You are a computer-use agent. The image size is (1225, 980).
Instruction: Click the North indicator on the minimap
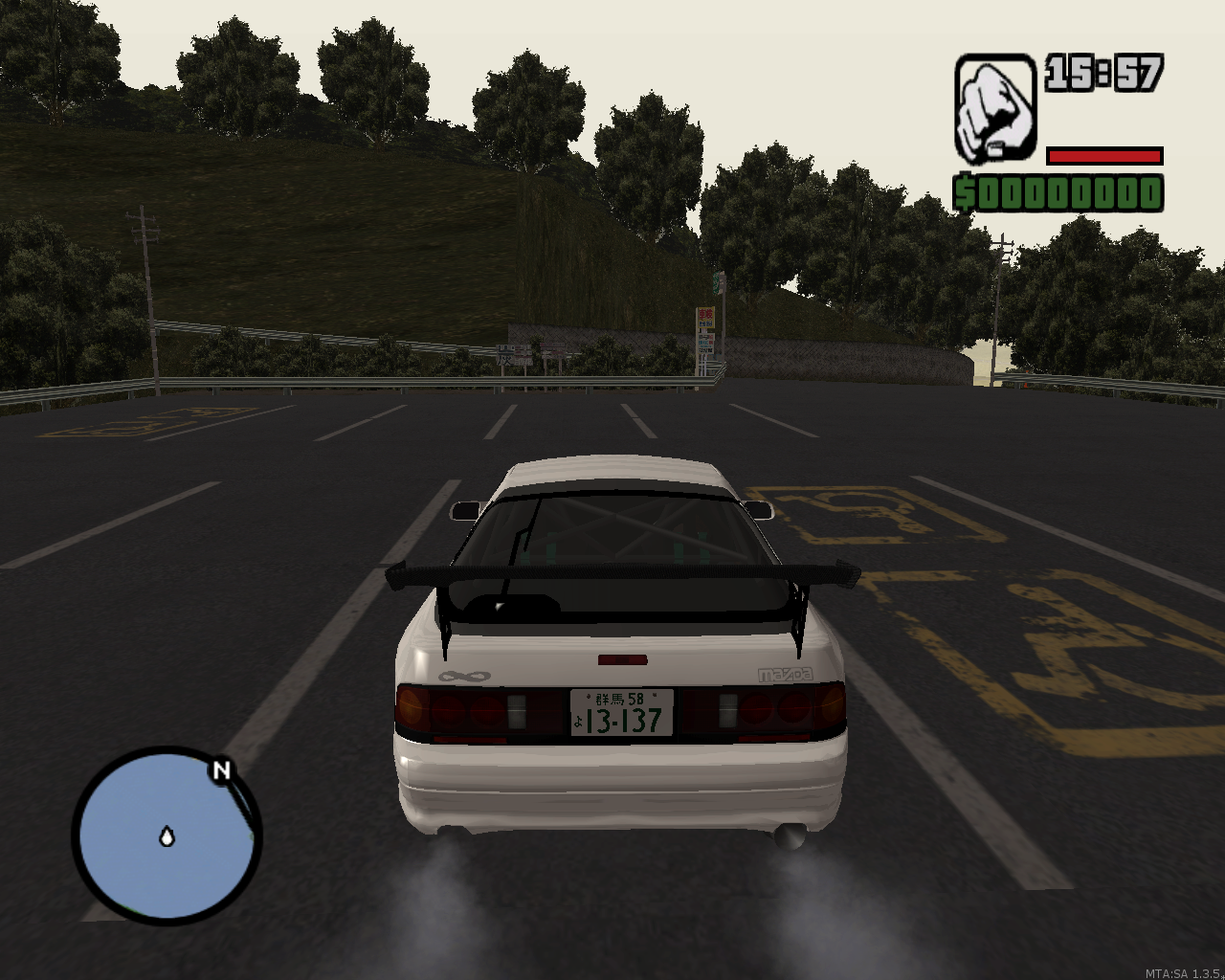[222, 771]
